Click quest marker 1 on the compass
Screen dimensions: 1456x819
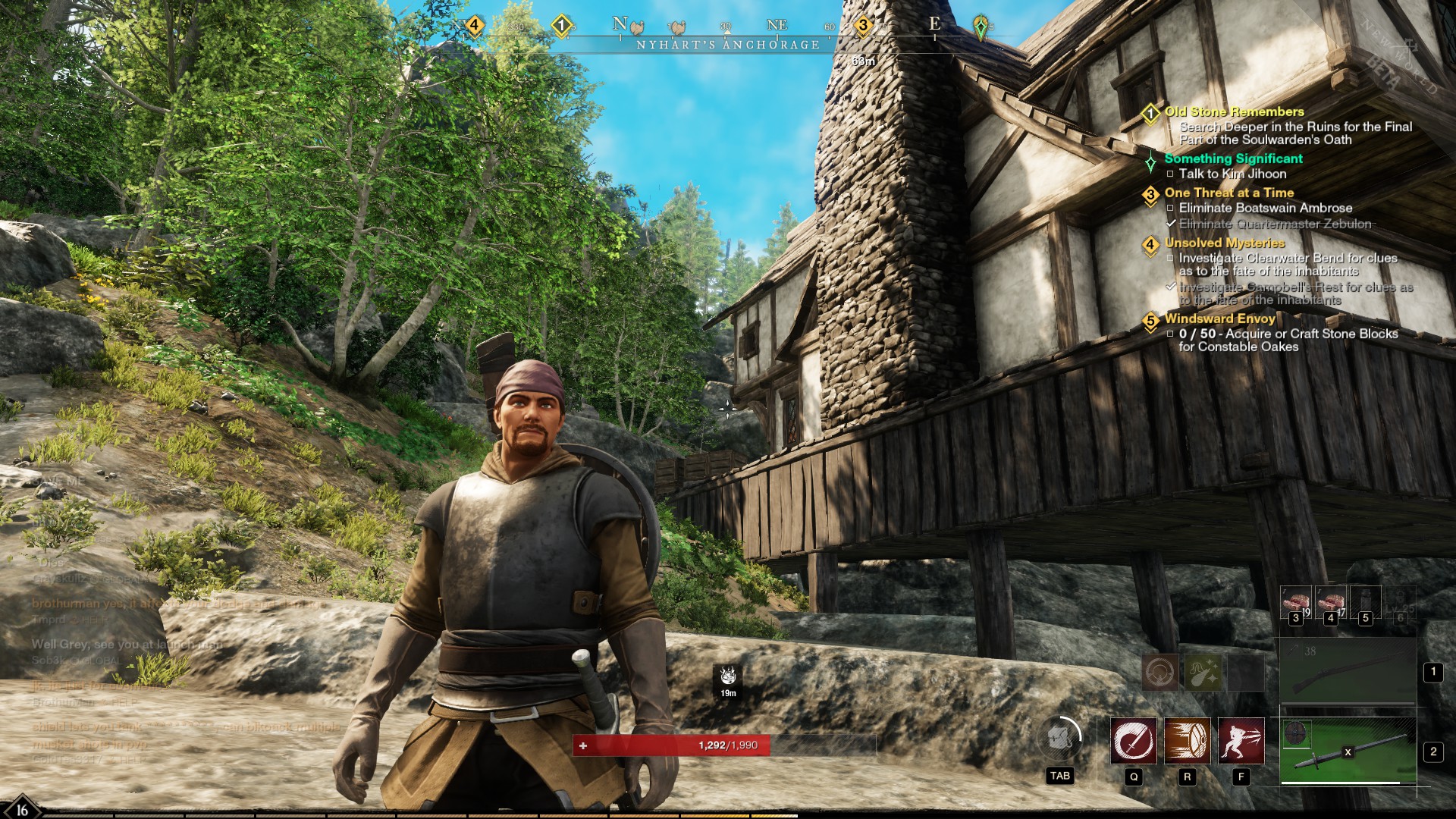[x=561, y=26]
